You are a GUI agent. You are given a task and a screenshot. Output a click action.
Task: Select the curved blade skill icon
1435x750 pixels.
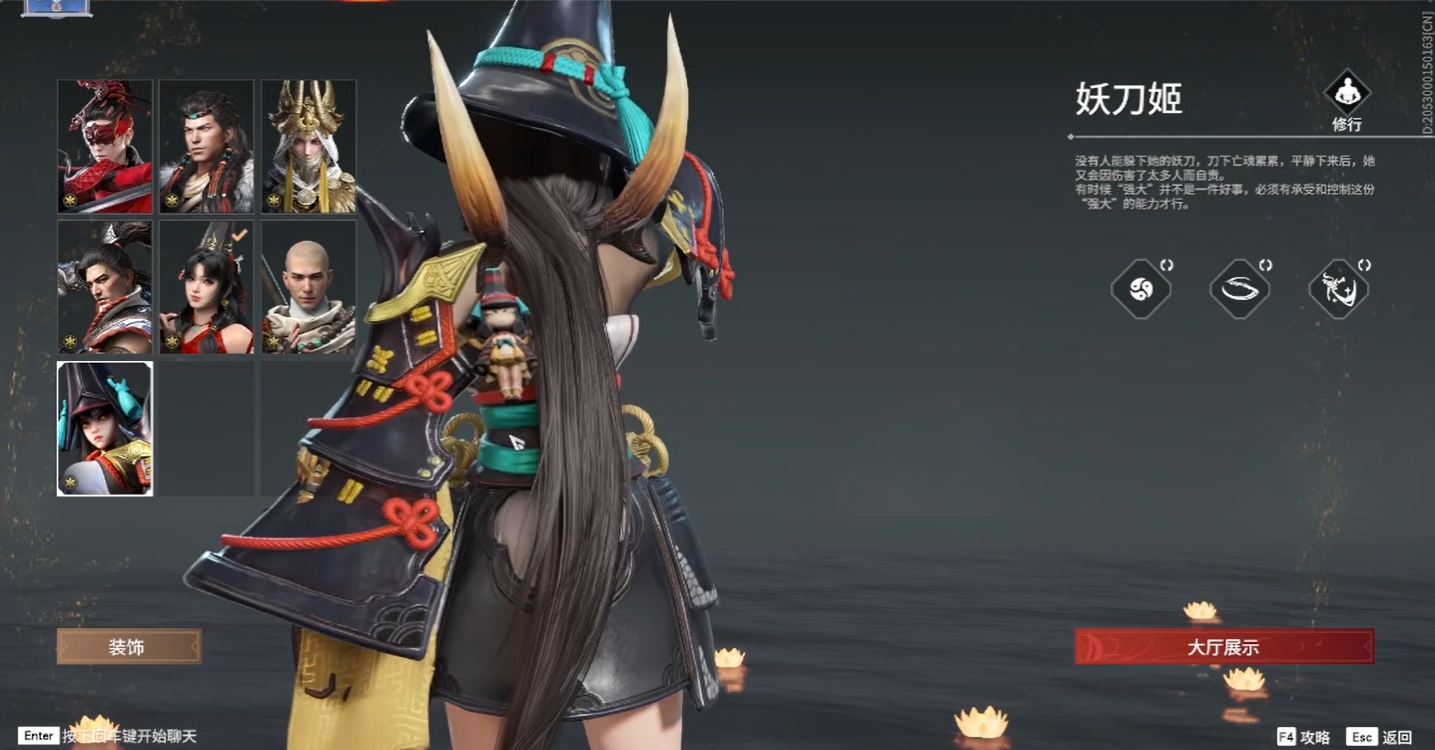coord(1240,287)
